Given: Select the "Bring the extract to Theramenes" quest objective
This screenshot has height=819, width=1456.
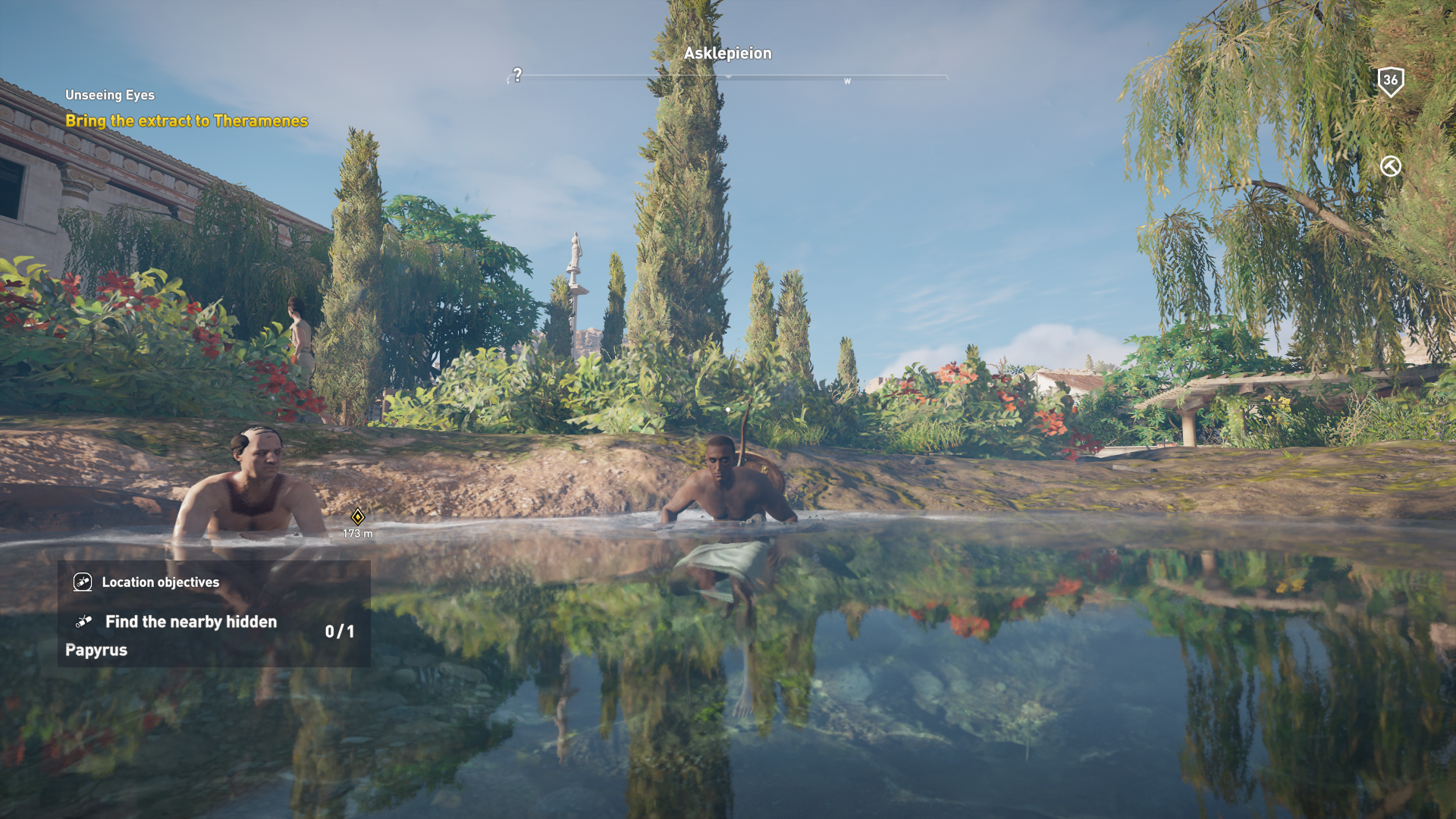Looking at the screenshot, I should (187, 121).
